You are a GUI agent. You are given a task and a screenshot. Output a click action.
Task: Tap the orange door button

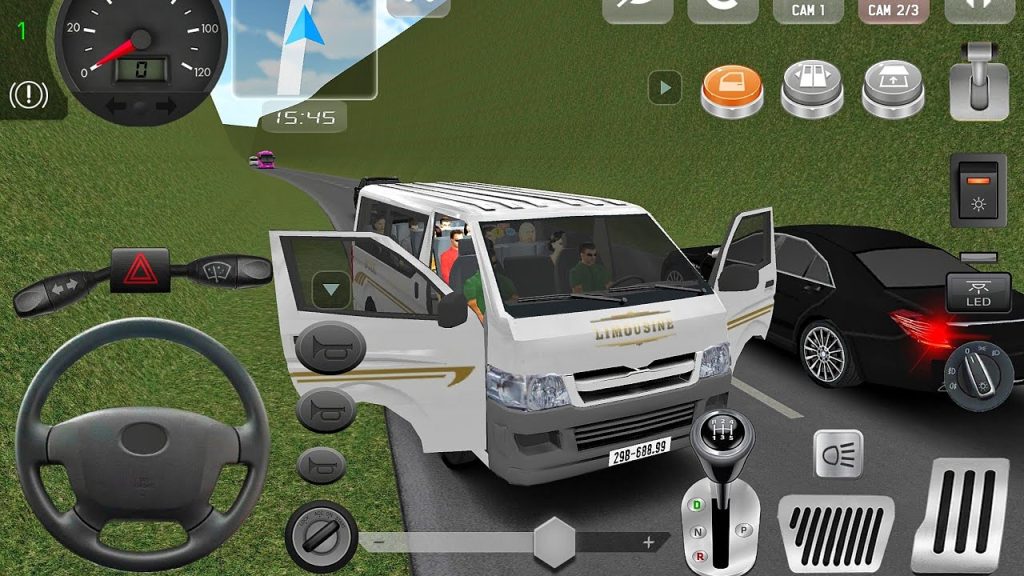tap(732, 88)
